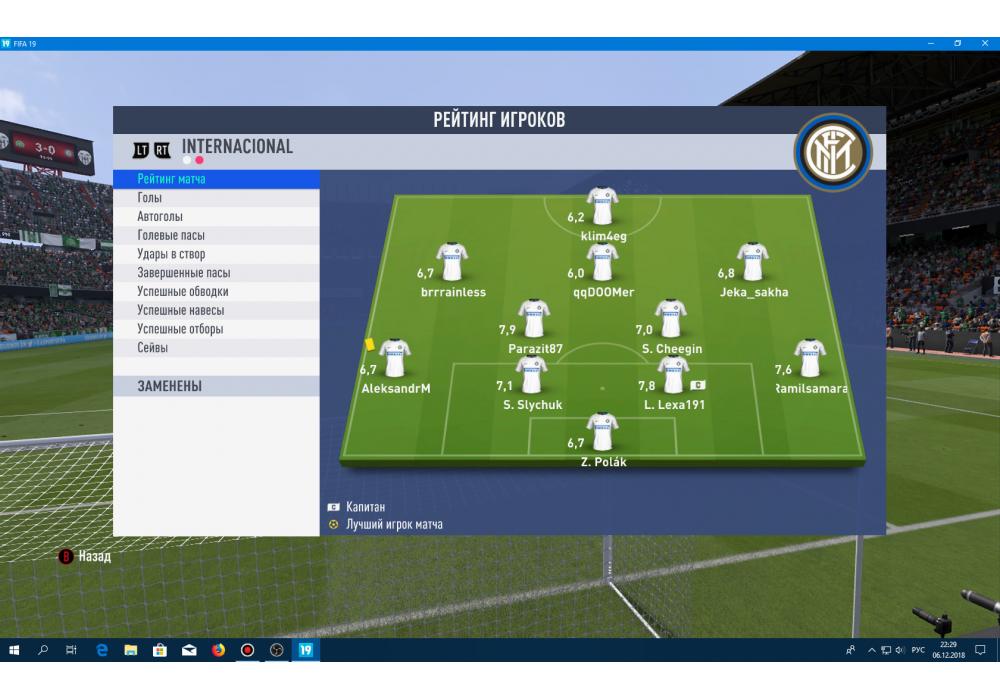Close the FIFA 19 window
1000x700 pixels.
click(985, 44)
